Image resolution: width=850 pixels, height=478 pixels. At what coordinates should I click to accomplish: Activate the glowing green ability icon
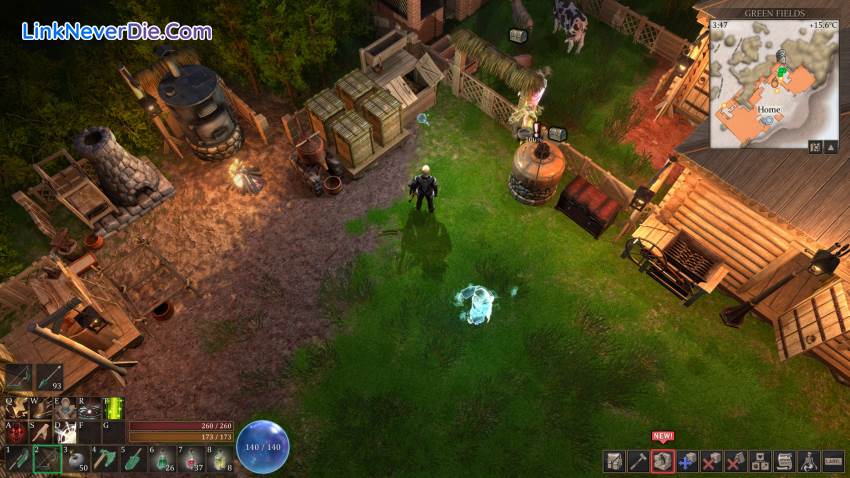click(114, 408)
